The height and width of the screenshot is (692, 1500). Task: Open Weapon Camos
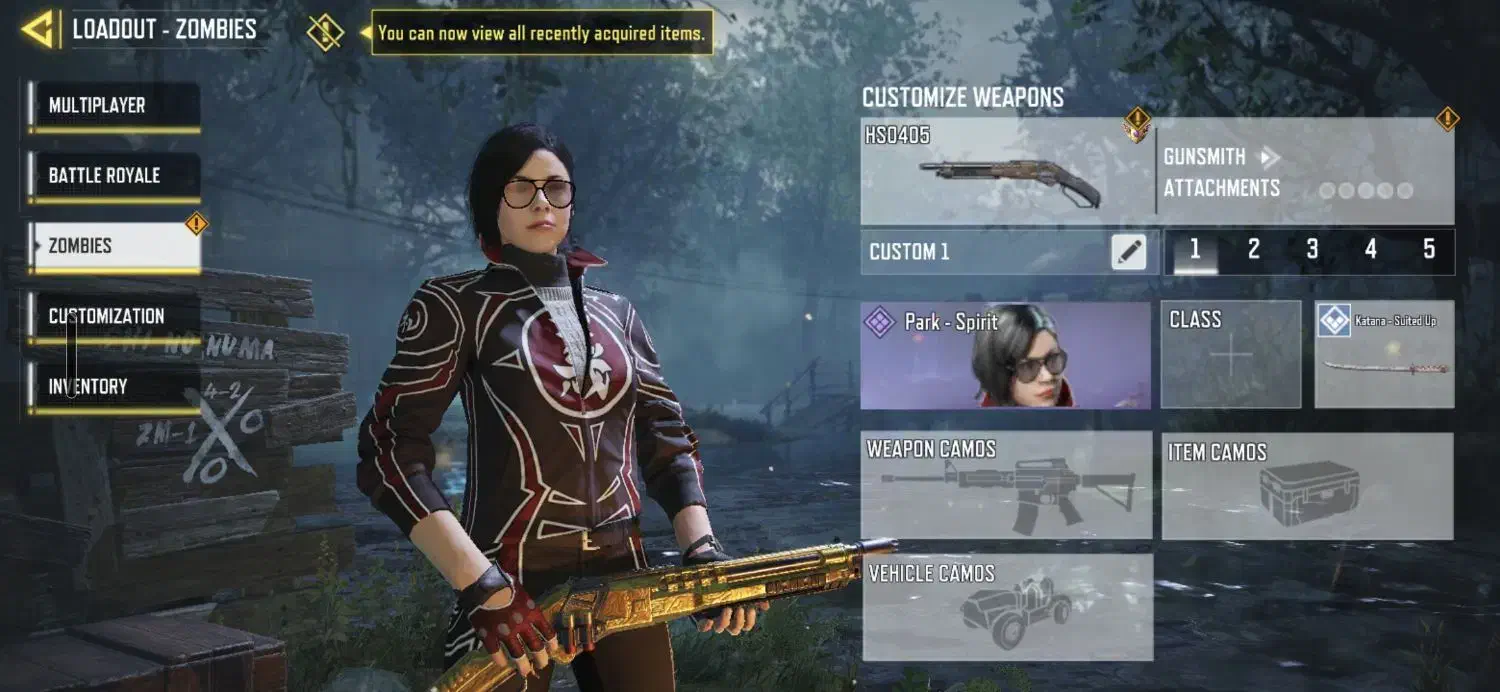coord(1006,485)
